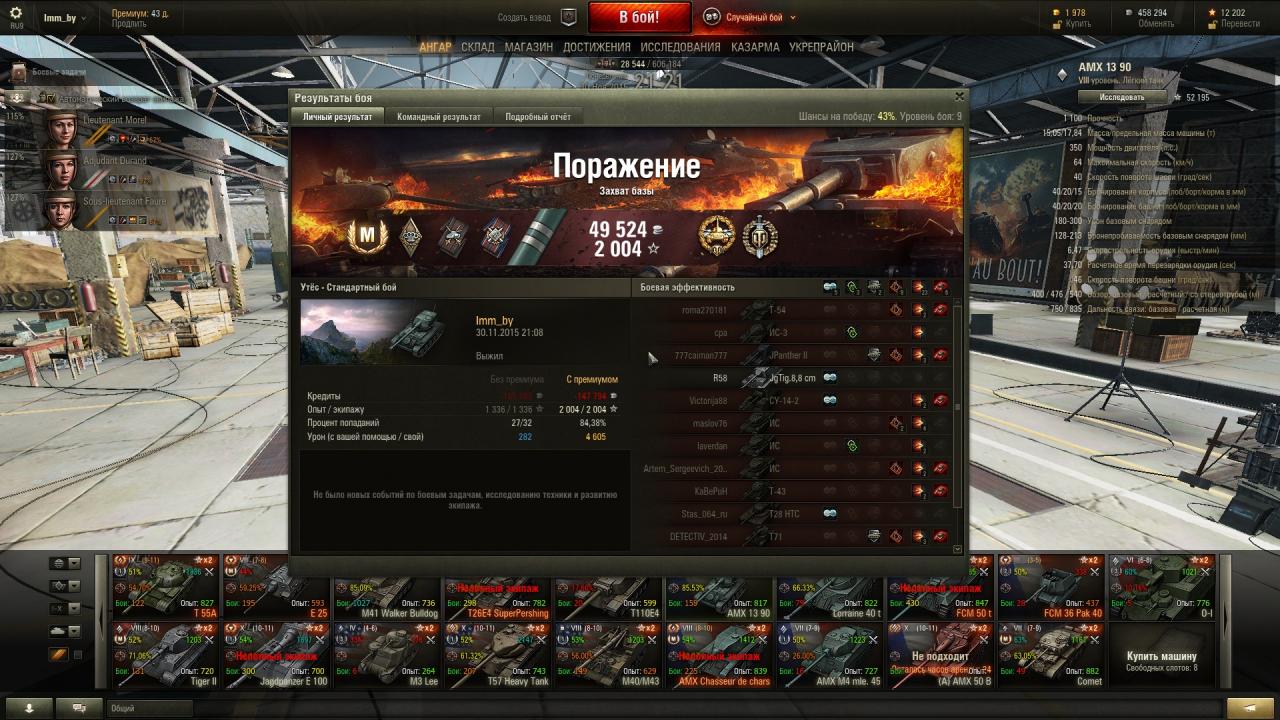Choose the T57 Heavy Tank slot
Viewport: 1280px width, 720px height.
pyautogui.click(x=496, y=656)
